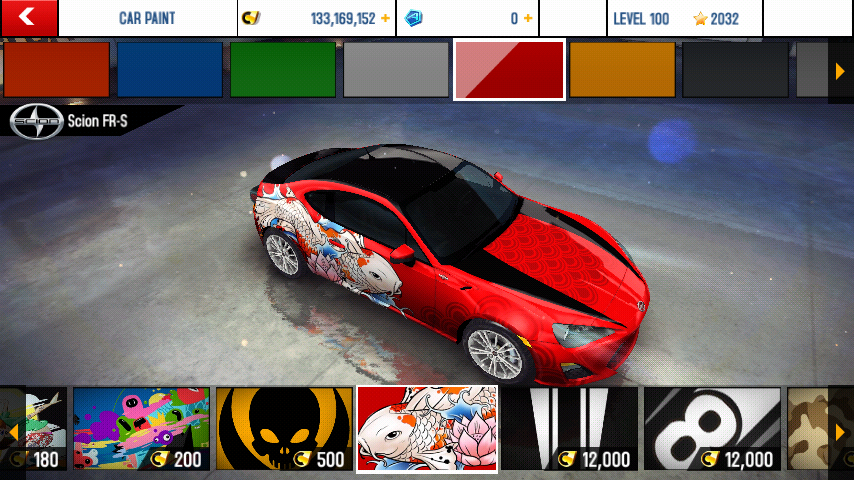
Task: Choose the number 8 decal
Action: click(712, 429)
